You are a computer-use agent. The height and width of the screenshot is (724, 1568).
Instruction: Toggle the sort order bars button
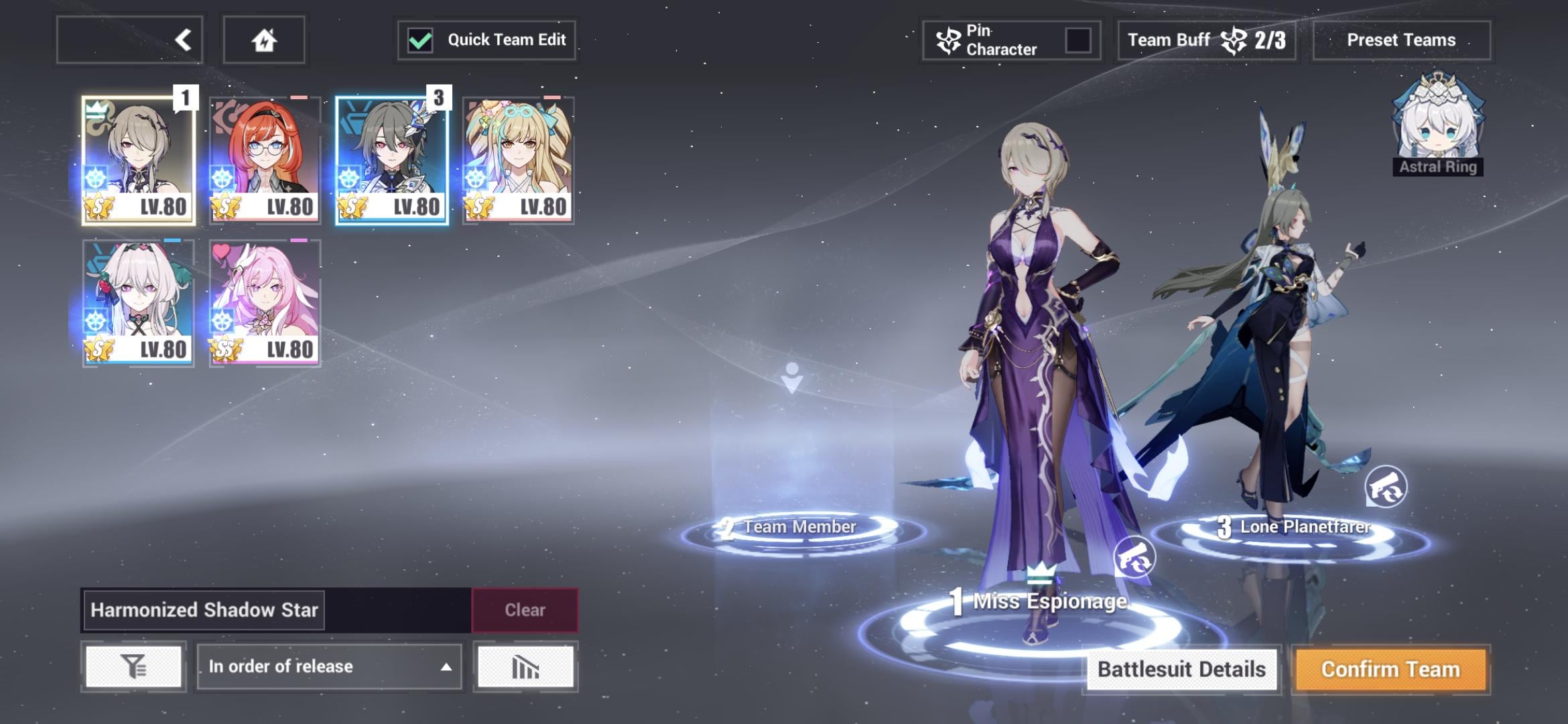pyautogui.click(x=525, y=666)
